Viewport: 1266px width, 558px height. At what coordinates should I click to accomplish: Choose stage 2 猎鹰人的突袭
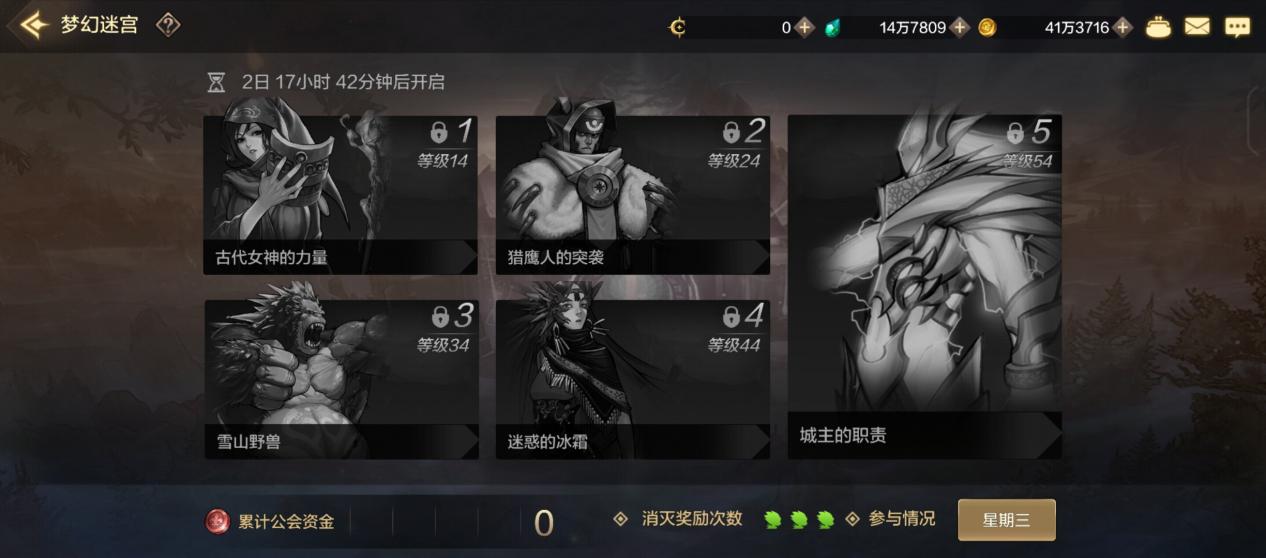[632, 195]
